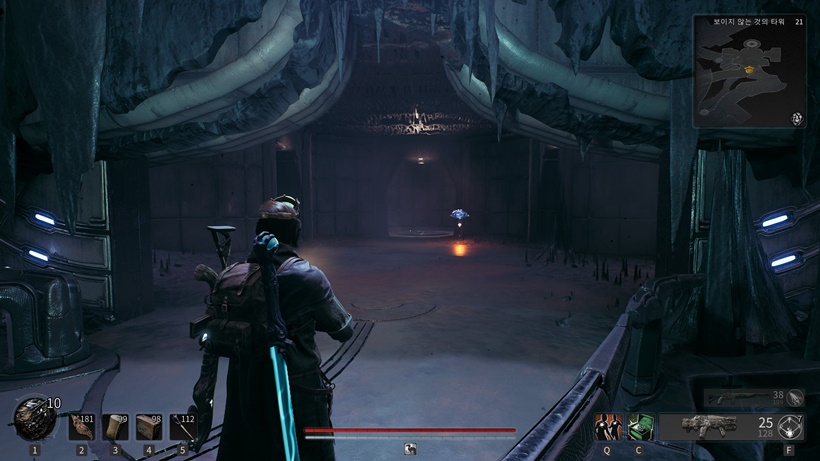
Task: Activate the crosshair weapon mod icon
Action: point(790,426)
